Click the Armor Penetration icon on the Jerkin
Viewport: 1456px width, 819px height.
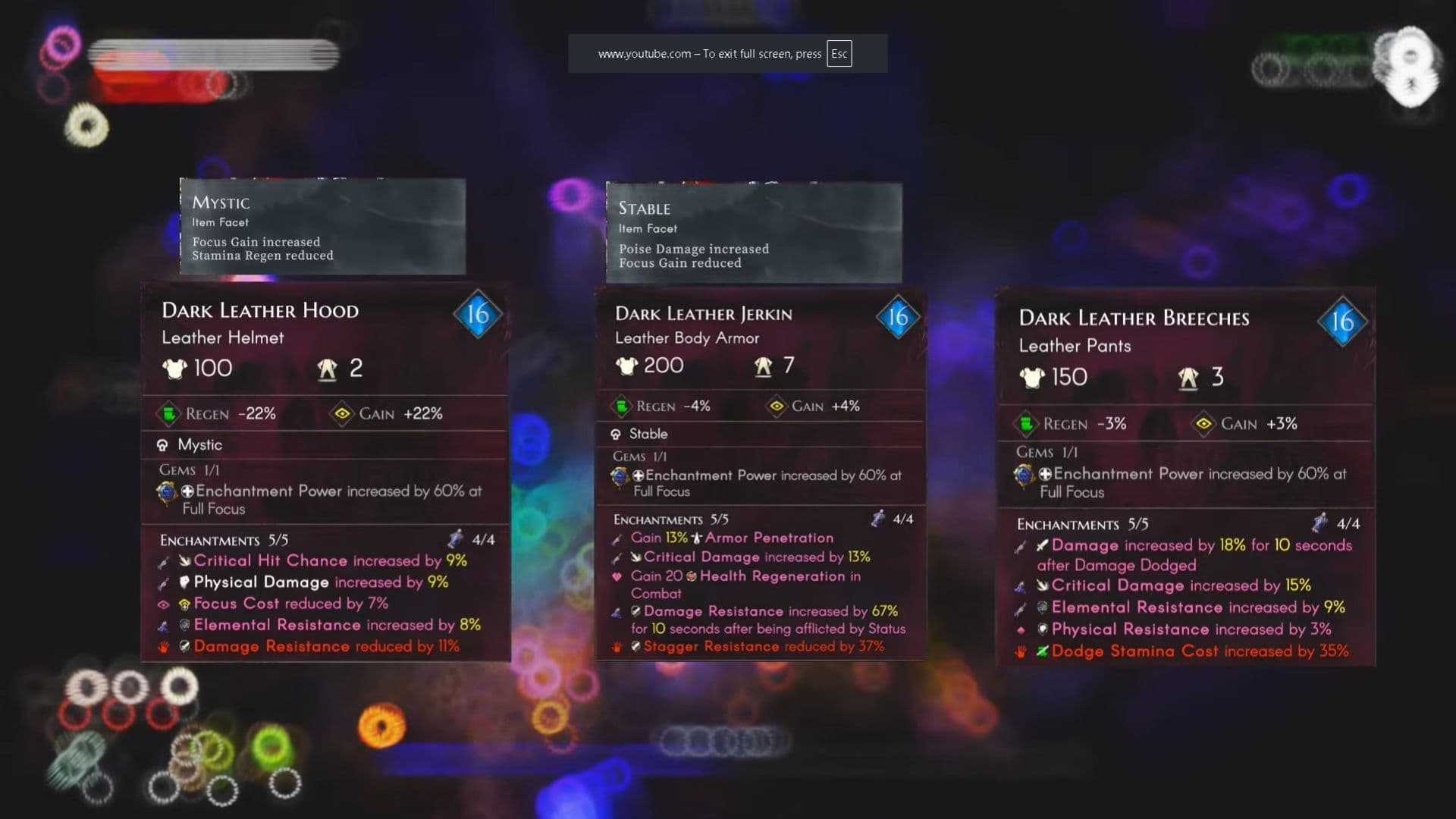pos(695,538)
